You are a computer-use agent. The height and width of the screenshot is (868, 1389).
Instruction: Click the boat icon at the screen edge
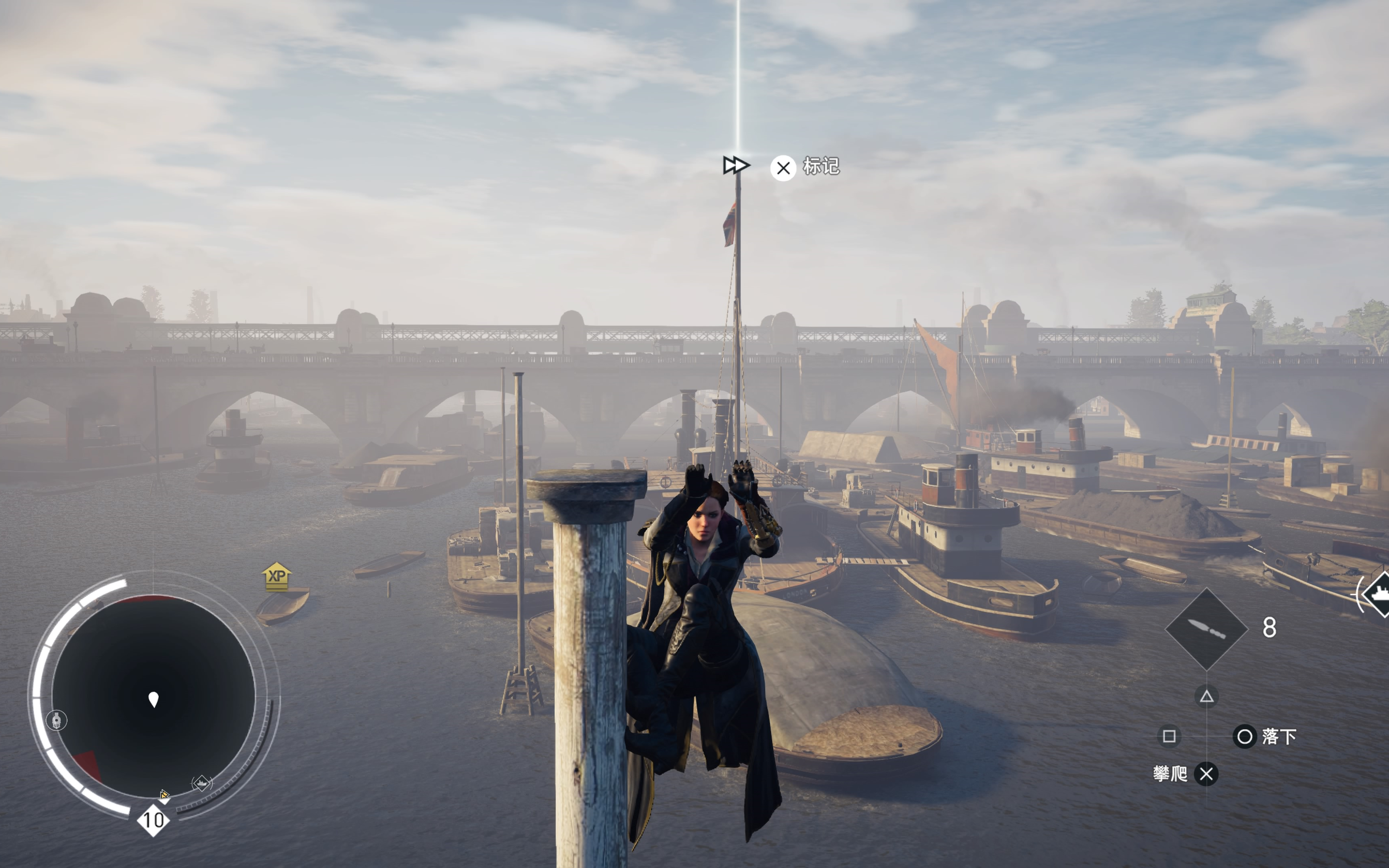click(1377, 594)
